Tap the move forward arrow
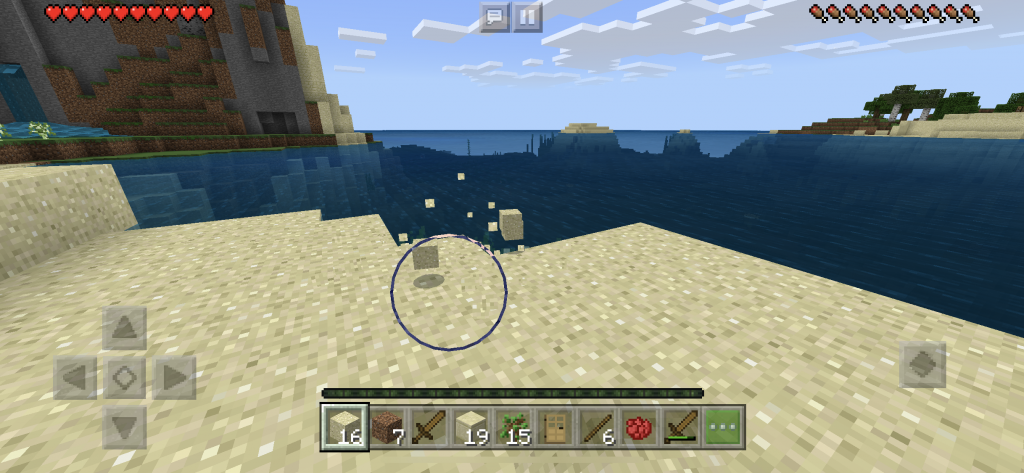1024x473 pixels. click(124, 328)
